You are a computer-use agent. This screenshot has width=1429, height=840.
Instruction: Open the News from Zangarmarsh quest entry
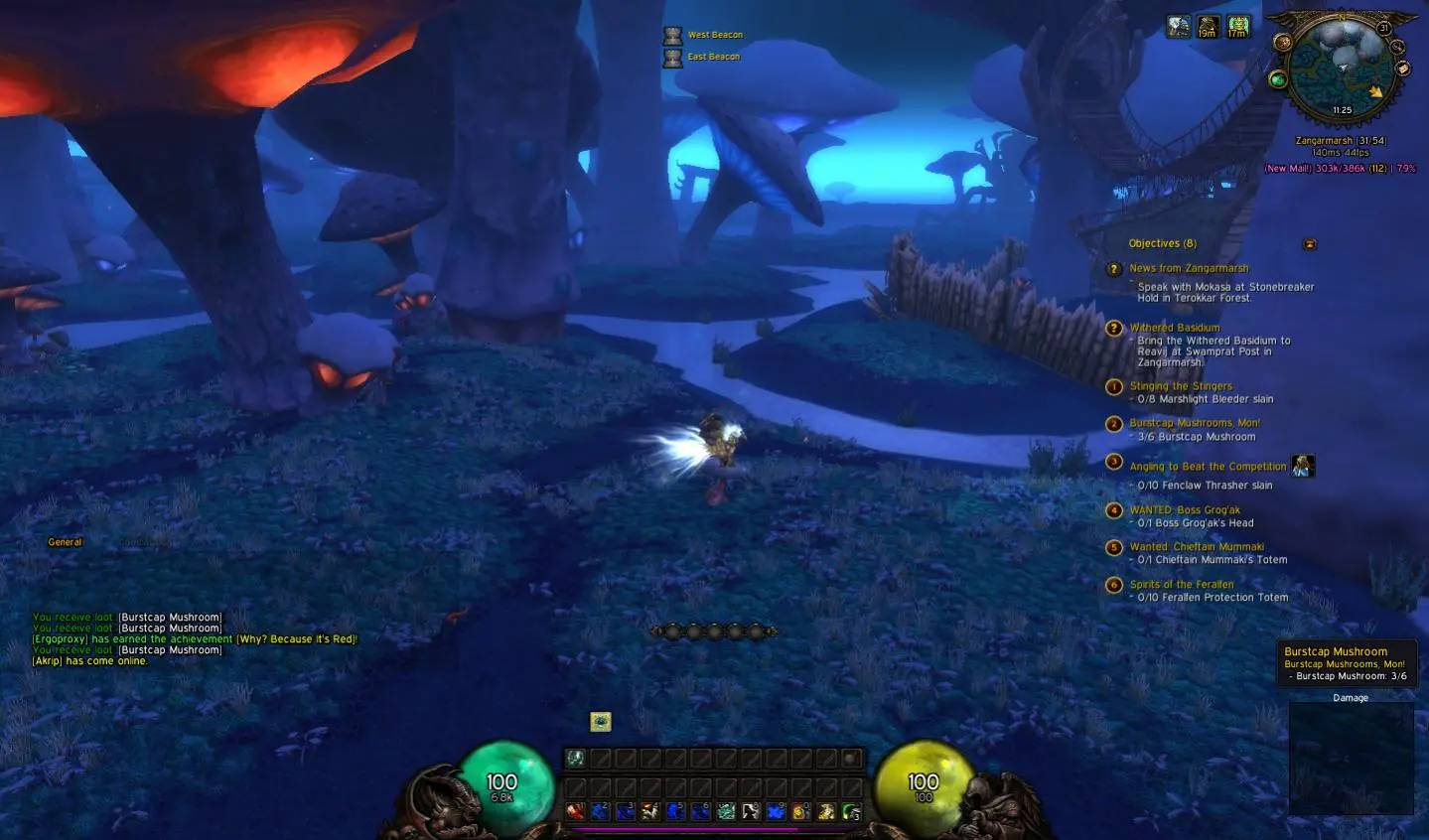pyautogui.click(x=1188, y=268)
